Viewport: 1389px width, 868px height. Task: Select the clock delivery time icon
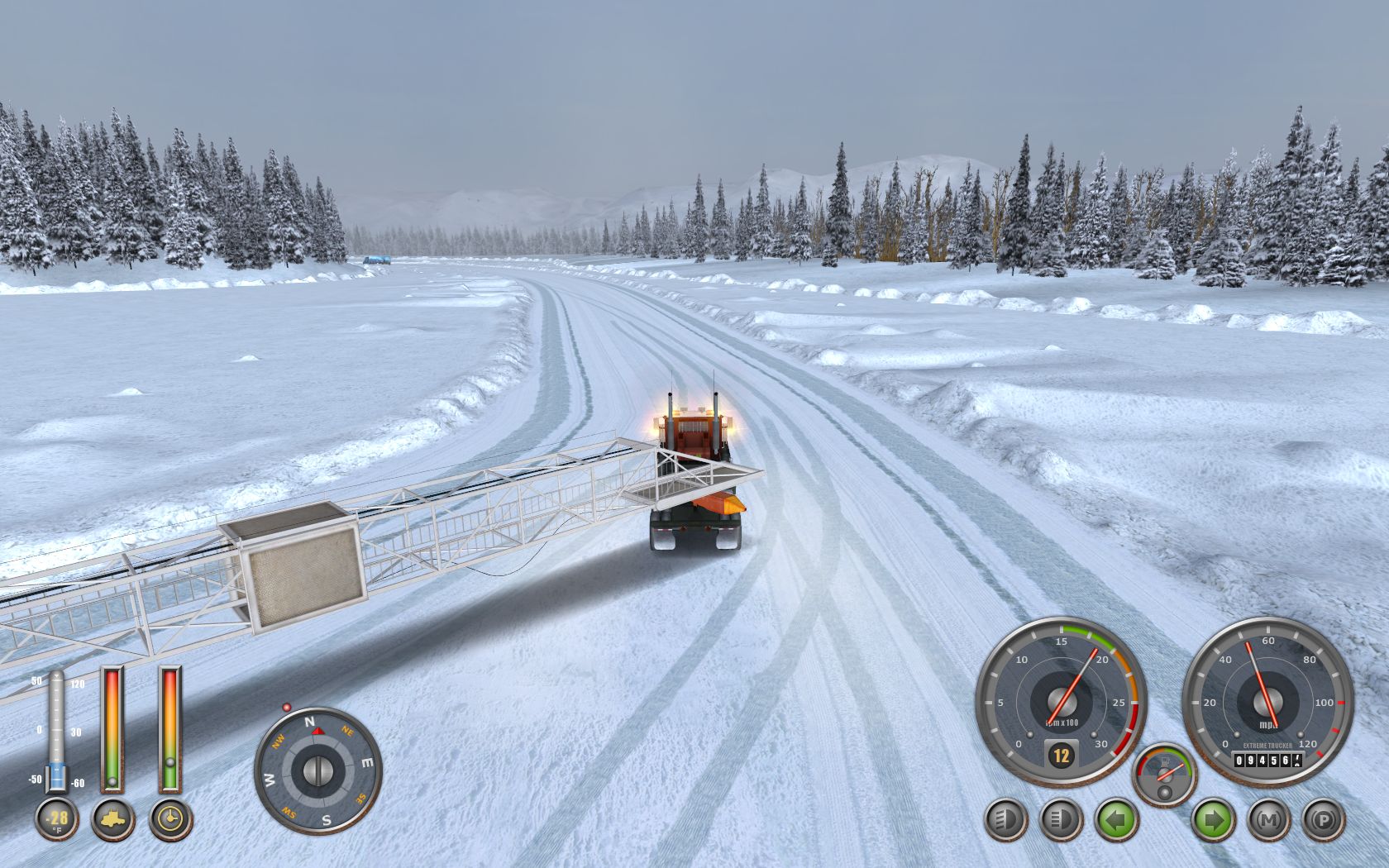[170, 819]
